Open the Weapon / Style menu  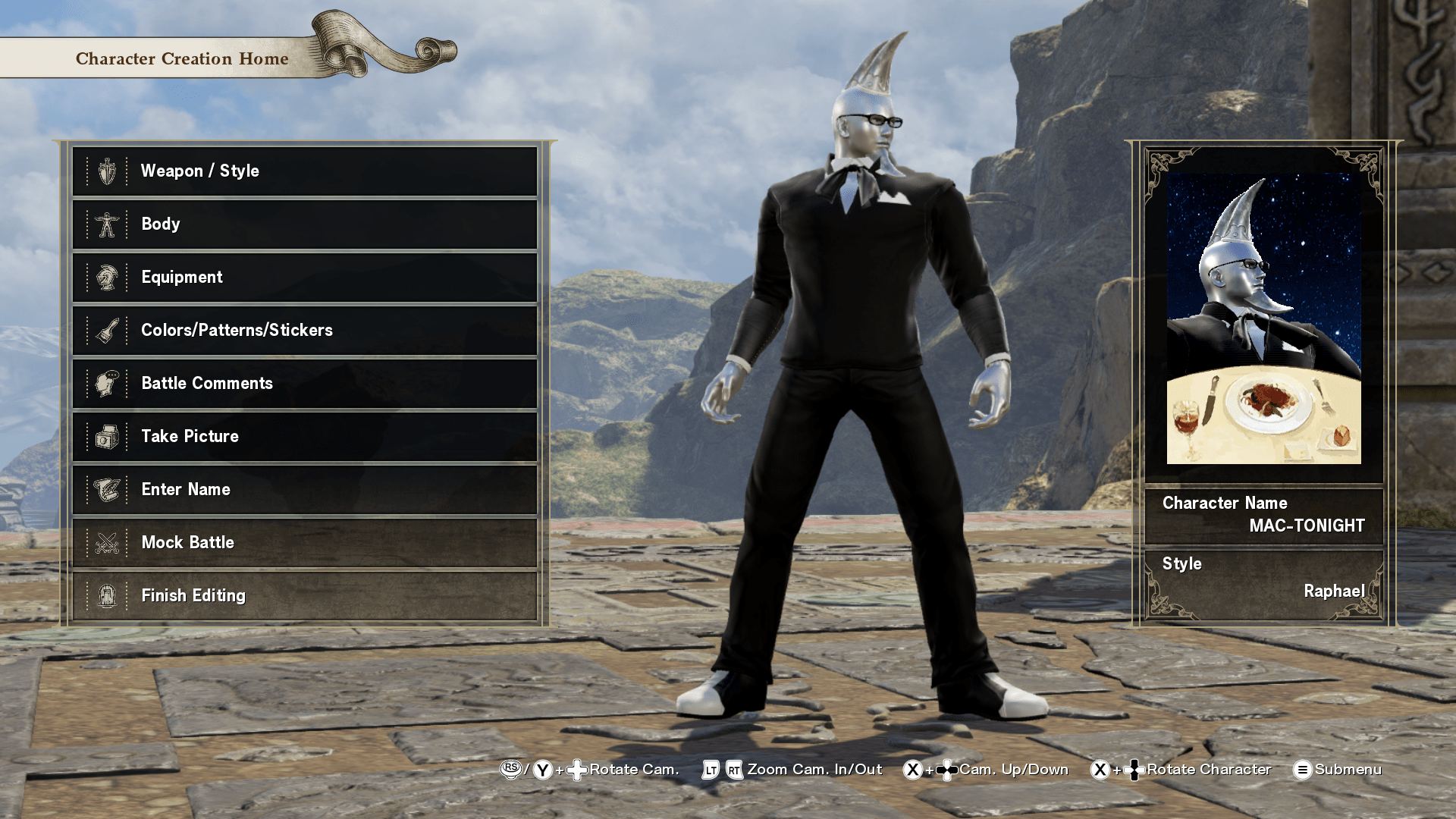304,171
